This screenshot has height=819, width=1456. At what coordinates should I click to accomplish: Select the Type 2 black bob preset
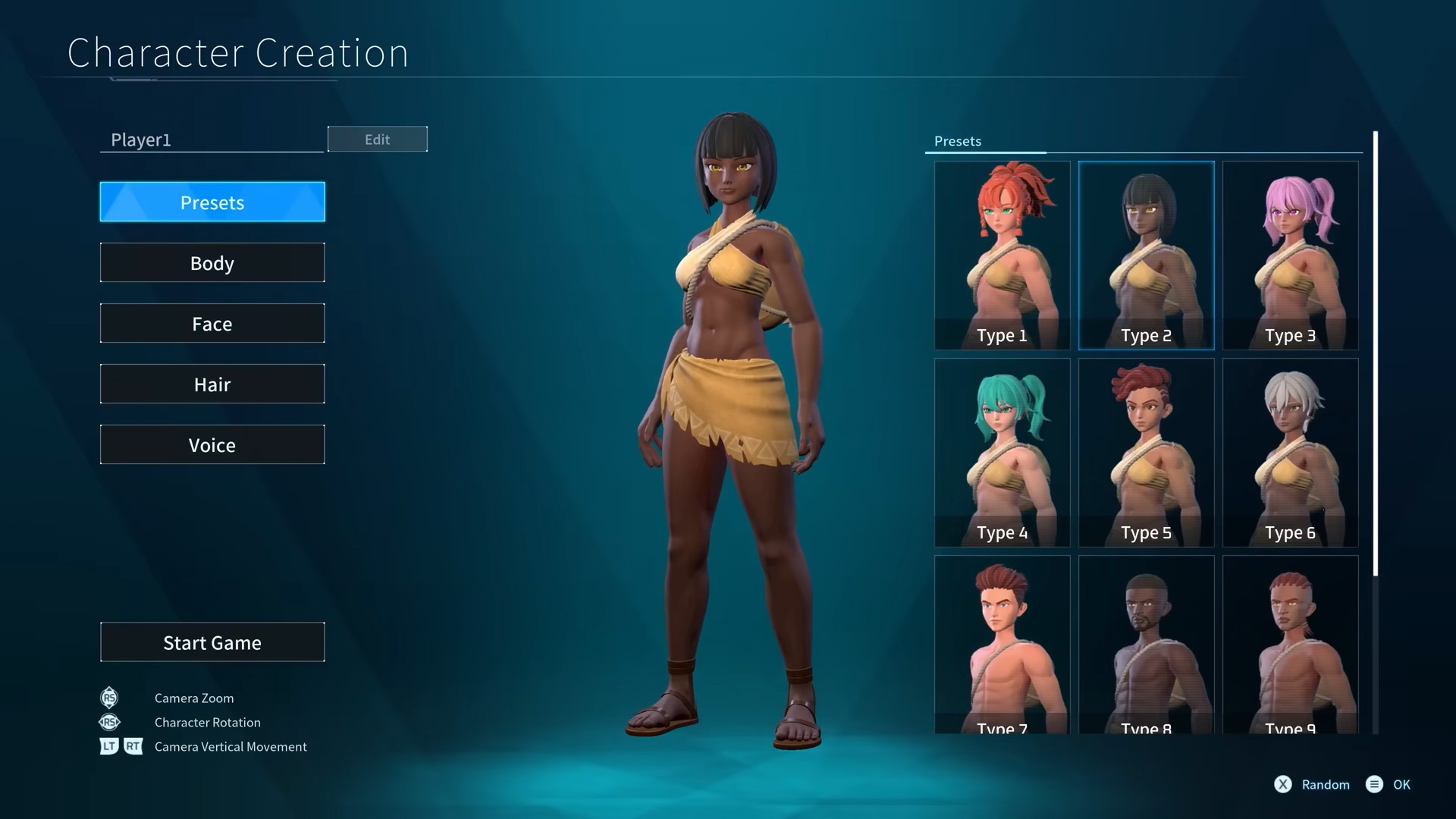point(1146,255)
